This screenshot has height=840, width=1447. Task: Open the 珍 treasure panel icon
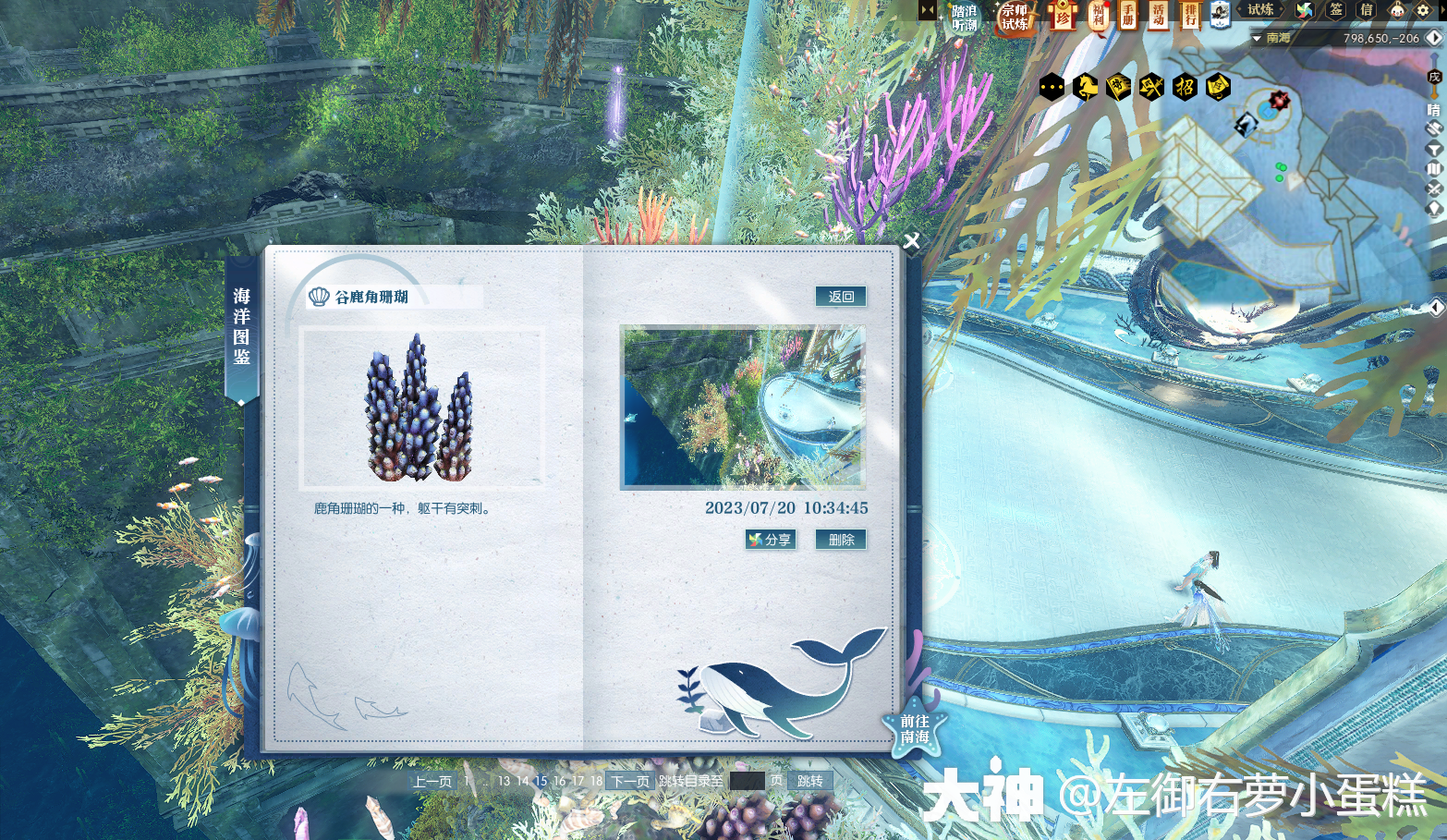(1064, 17)
